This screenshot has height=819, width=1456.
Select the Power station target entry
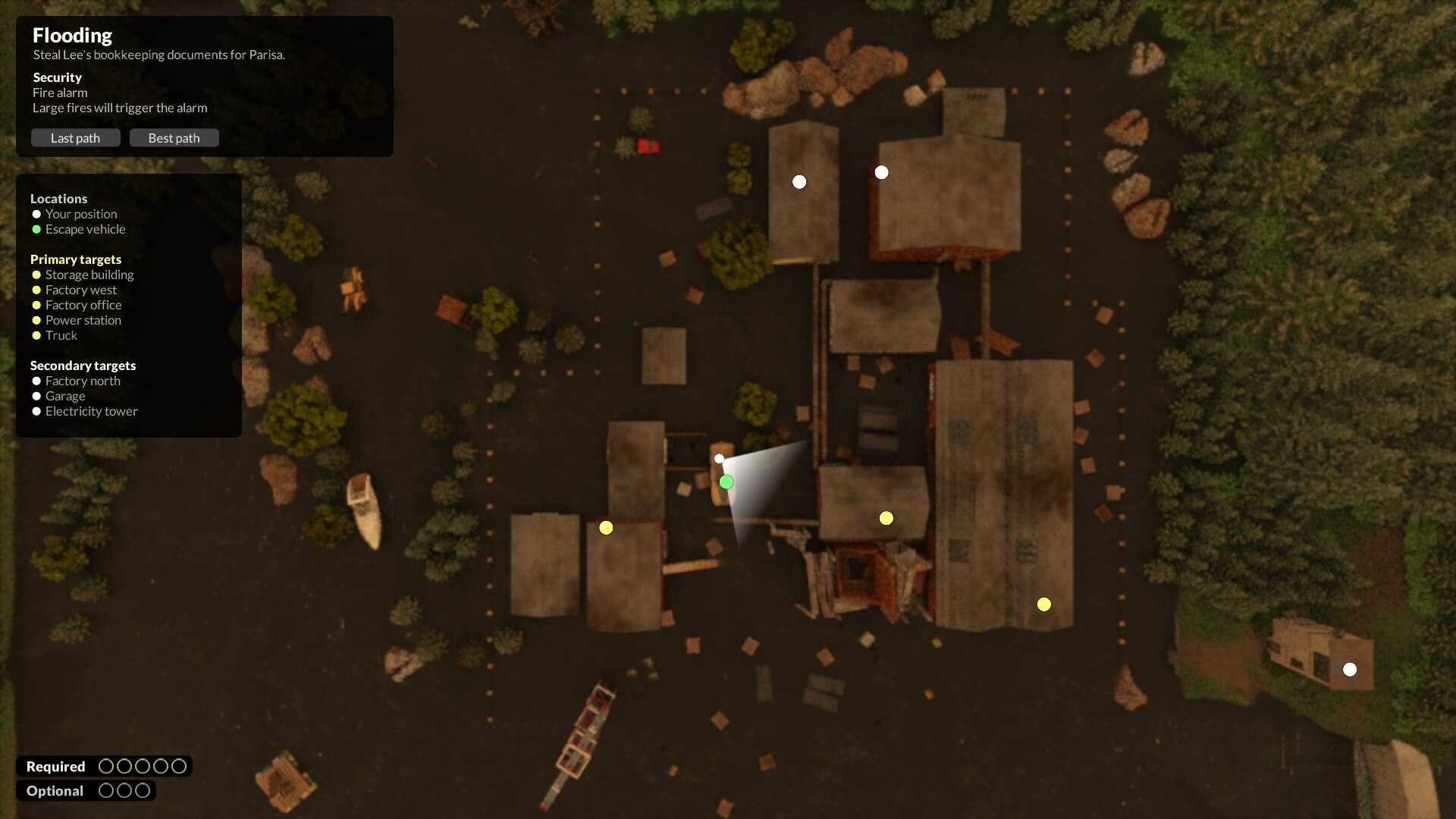click(83, 320)
